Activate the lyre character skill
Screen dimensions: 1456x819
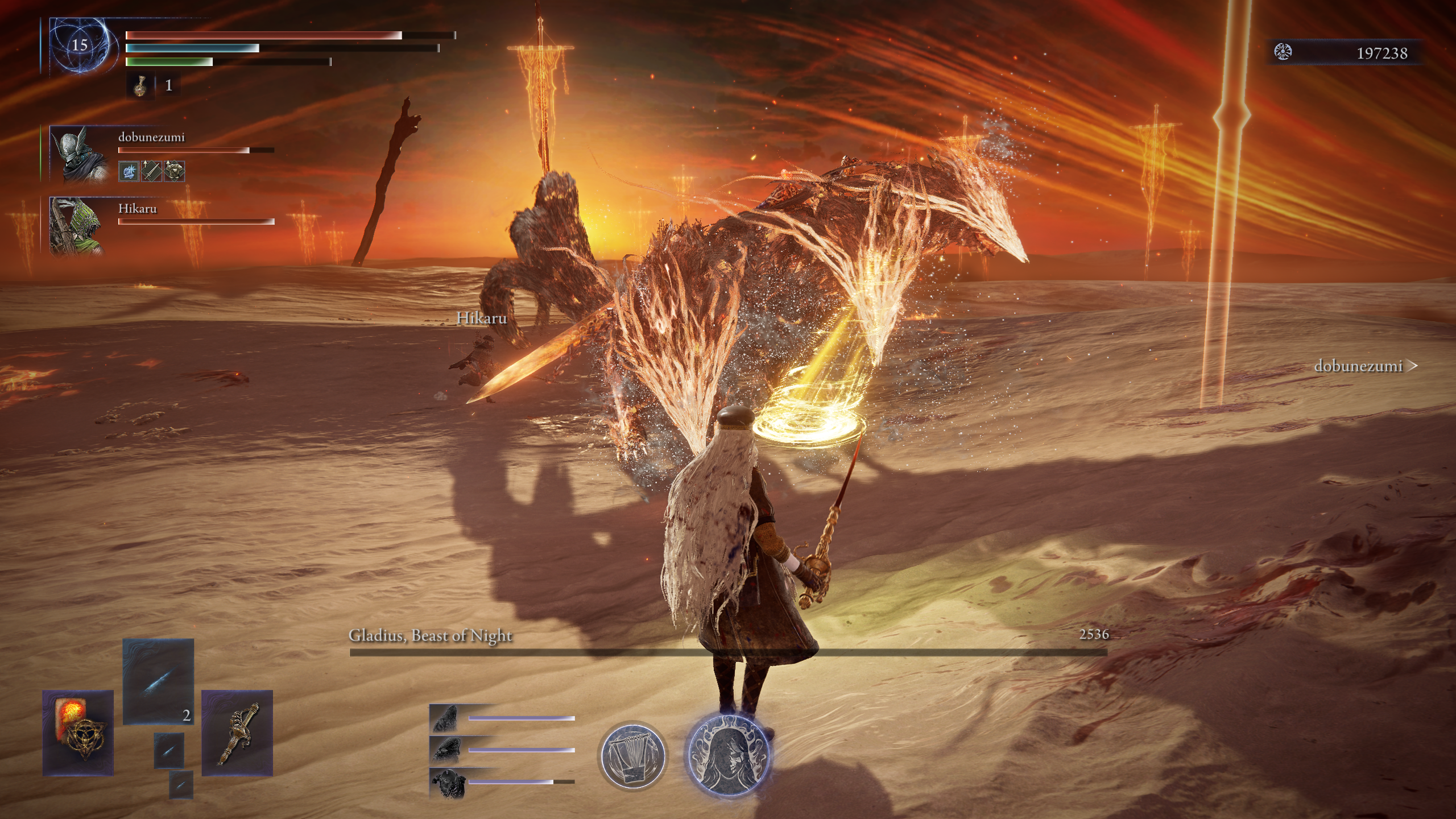(632, 755)
